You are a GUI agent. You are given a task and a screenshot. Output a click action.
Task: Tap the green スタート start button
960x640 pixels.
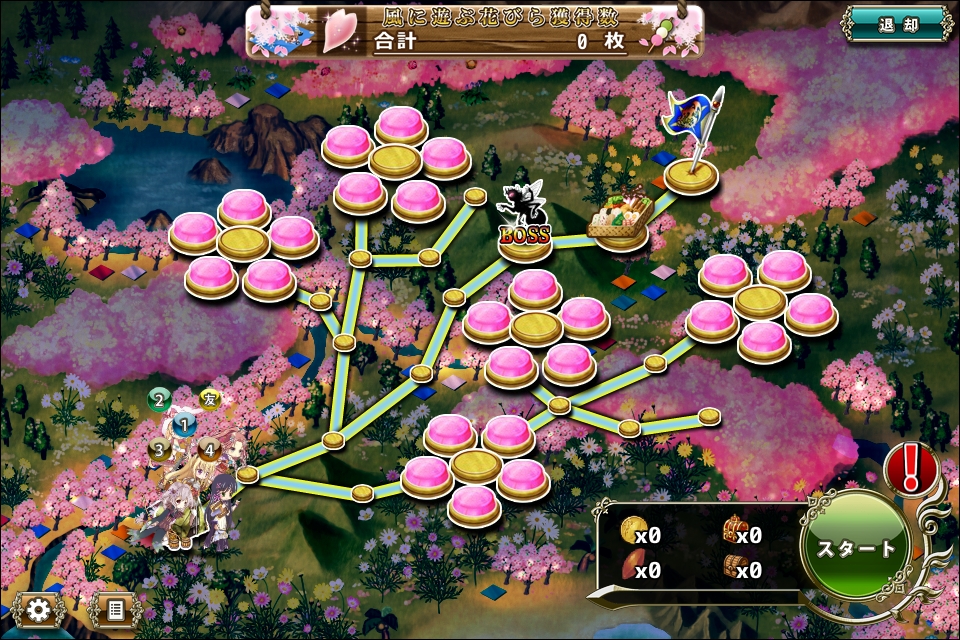click(856, 549)
